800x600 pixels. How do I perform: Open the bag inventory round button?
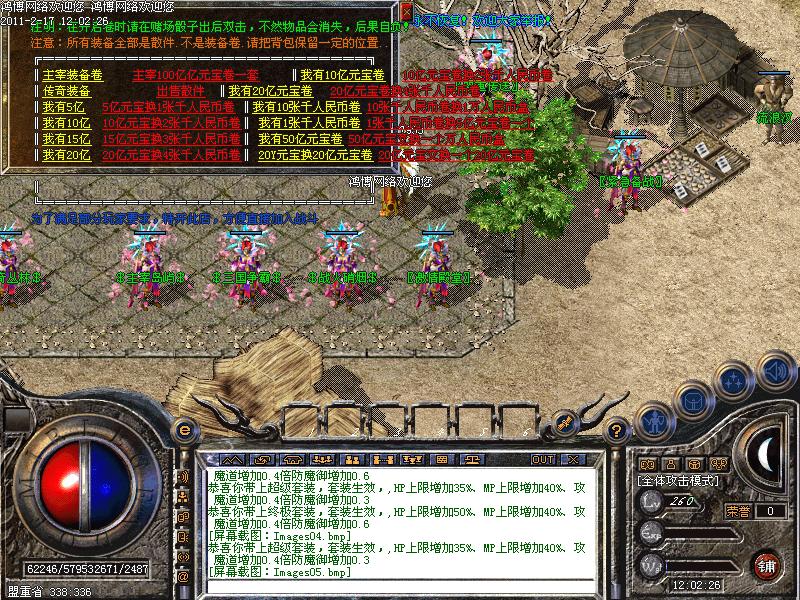pyautogui.click(x=690, y=398)
